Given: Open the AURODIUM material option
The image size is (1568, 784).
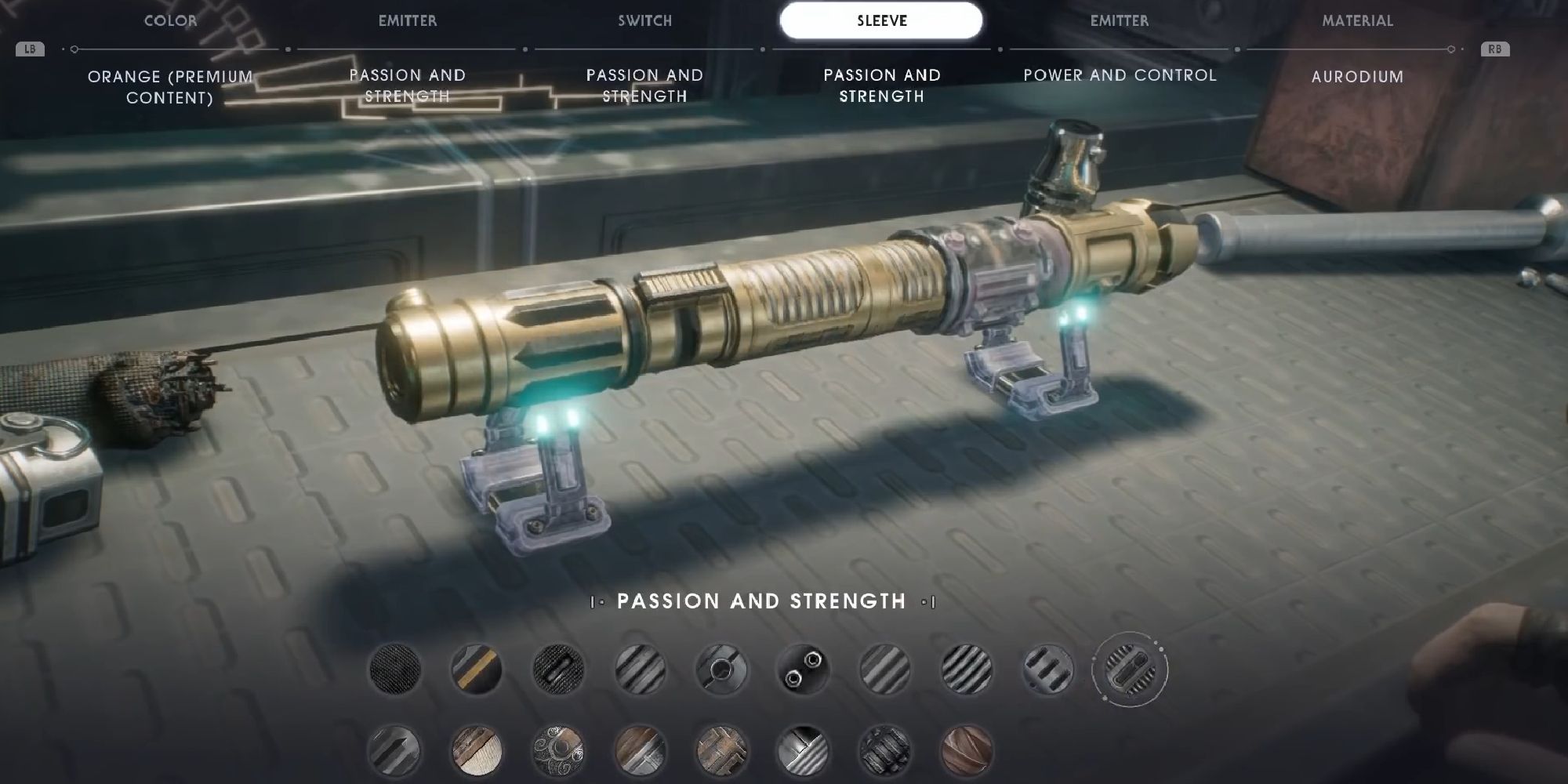Looking at the screenshot, I should (x=1356, y=78).
